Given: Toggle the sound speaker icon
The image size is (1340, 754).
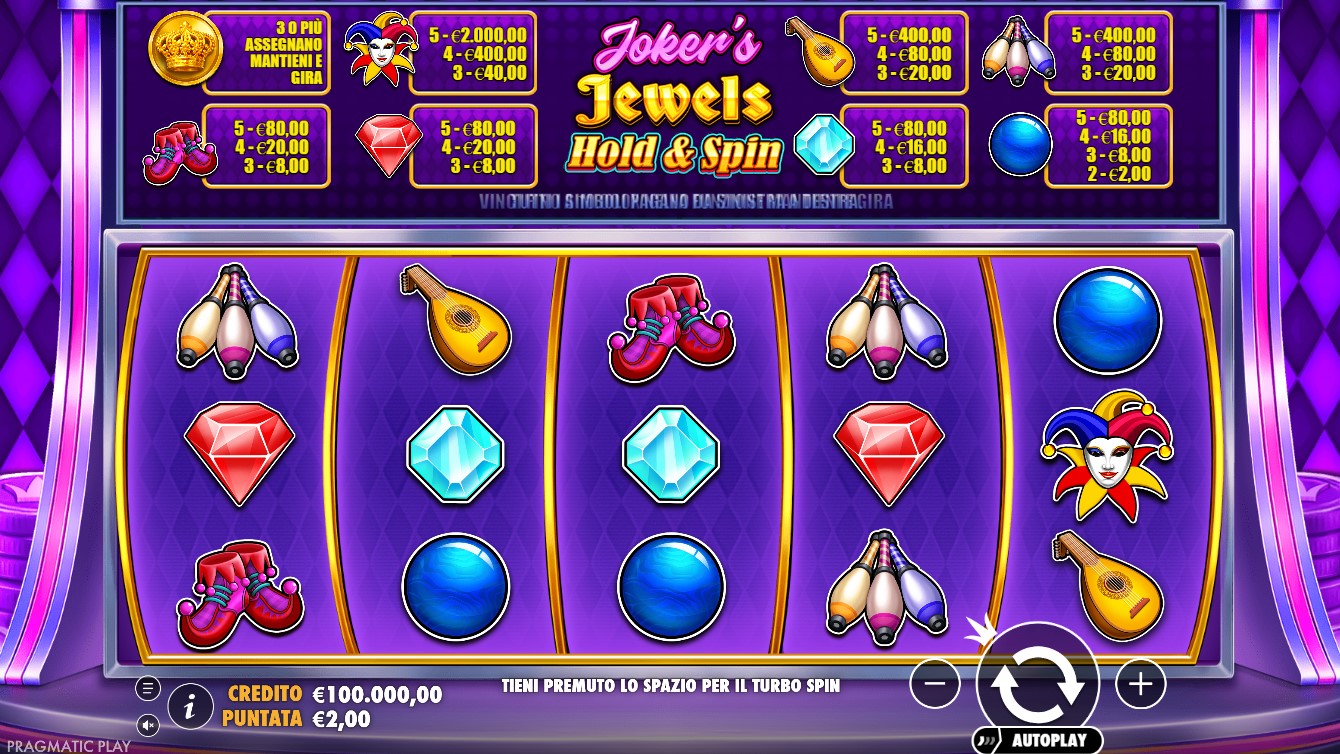Looking at the screenshot, I should 148,724.
